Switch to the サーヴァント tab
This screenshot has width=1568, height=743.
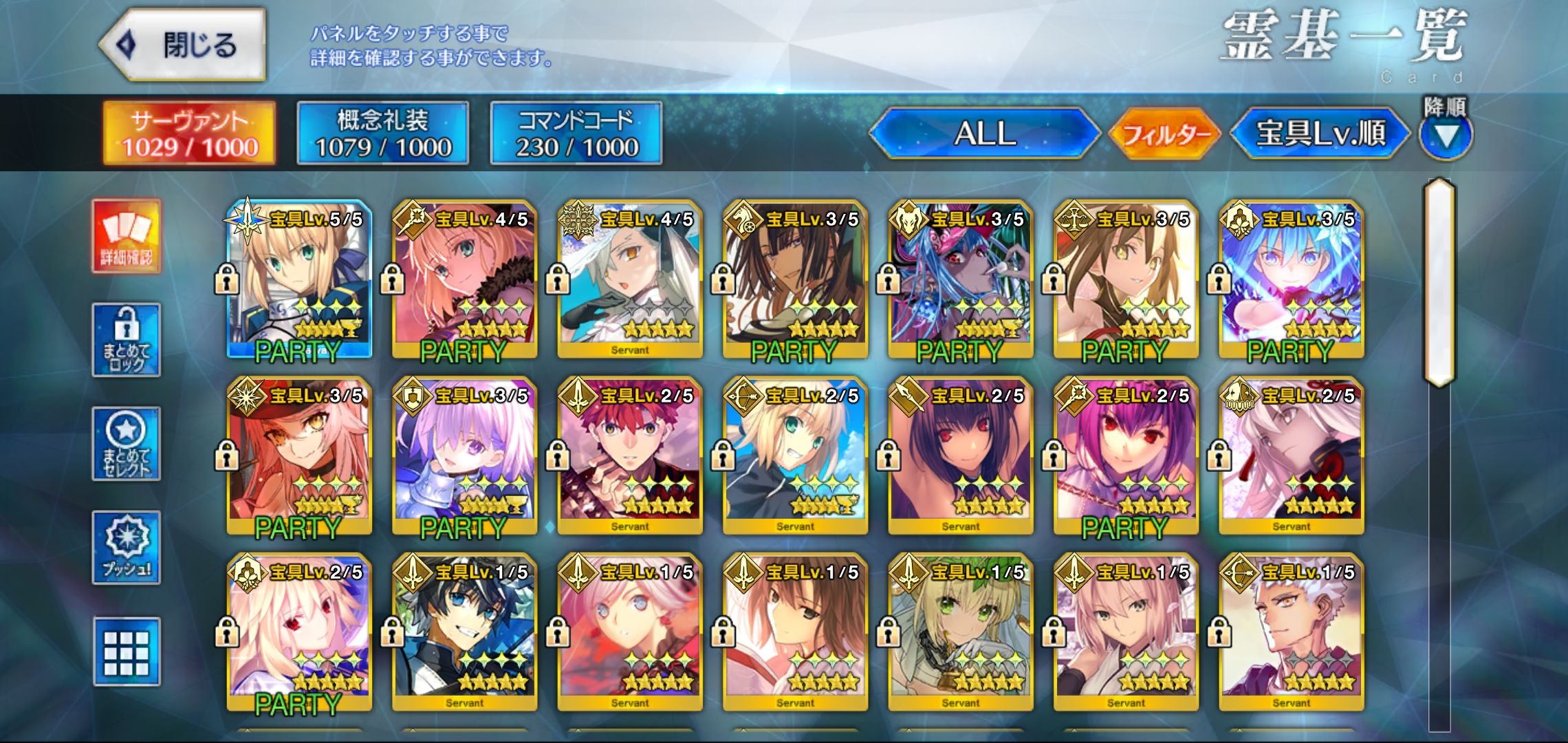189,133
